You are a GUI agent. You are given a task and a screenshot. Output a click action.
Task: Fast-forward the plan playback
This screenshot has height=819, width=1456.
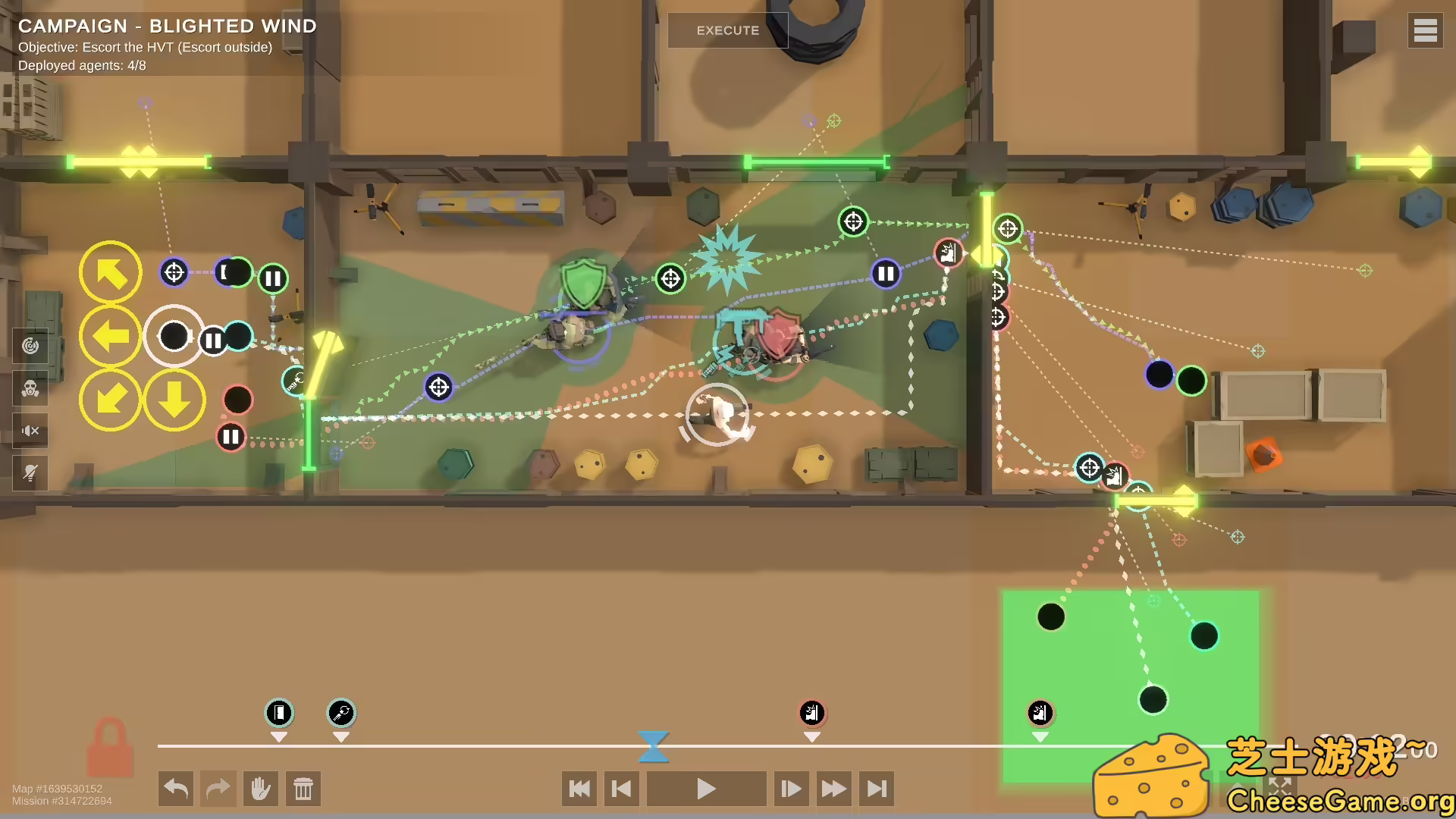pos(833,789)
